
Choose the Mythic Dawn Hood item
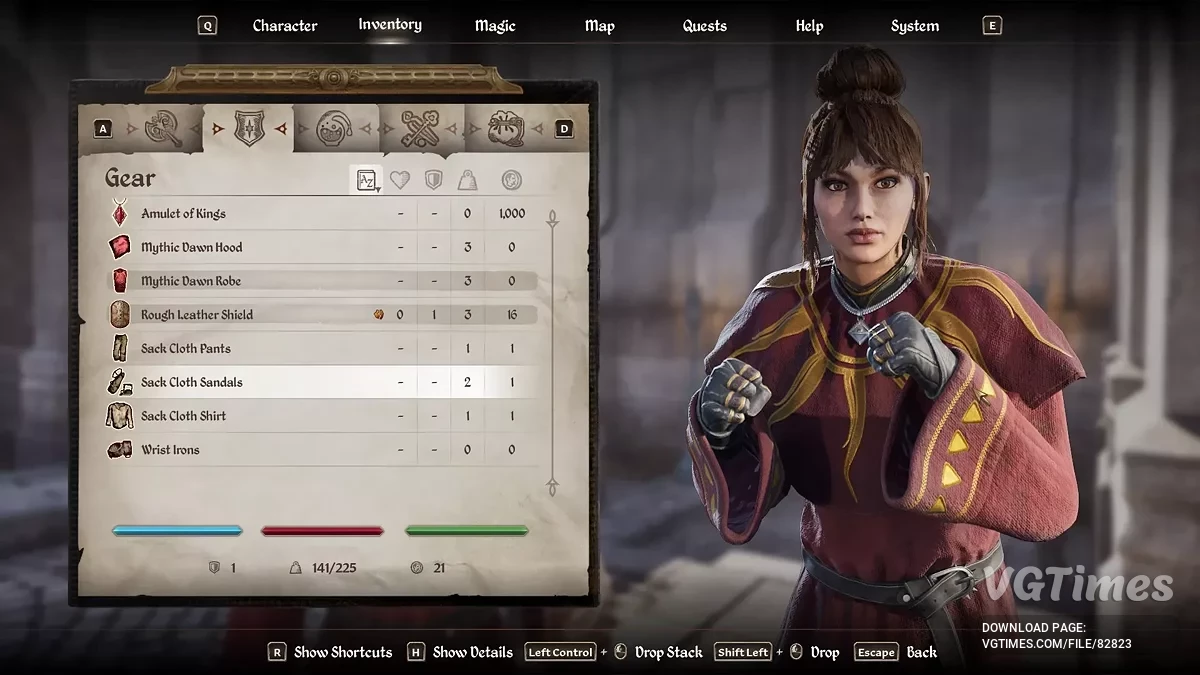coord(192,247)
